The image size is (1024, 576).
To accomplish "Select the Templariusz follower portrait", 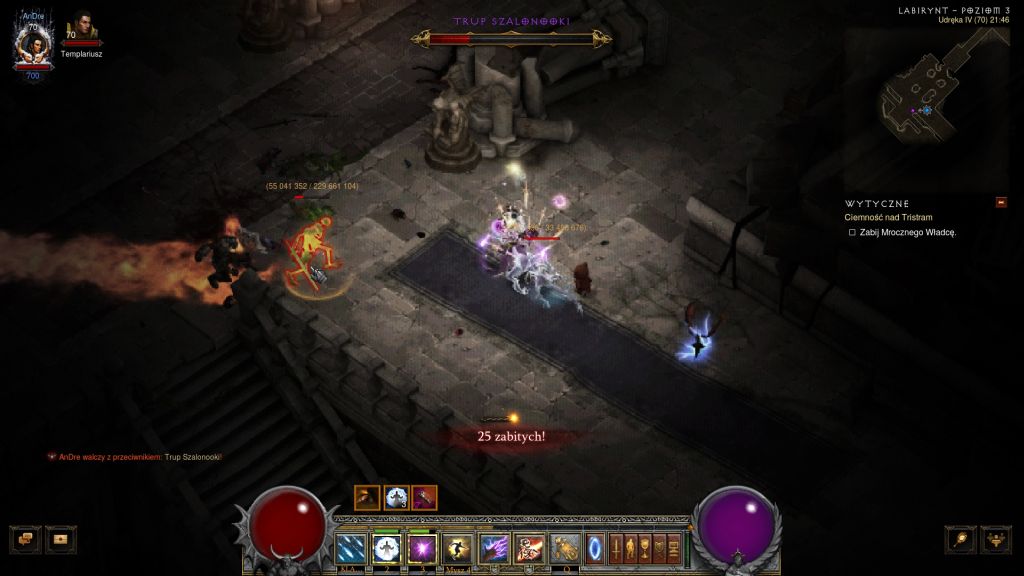I will click(x=79, y=29).
